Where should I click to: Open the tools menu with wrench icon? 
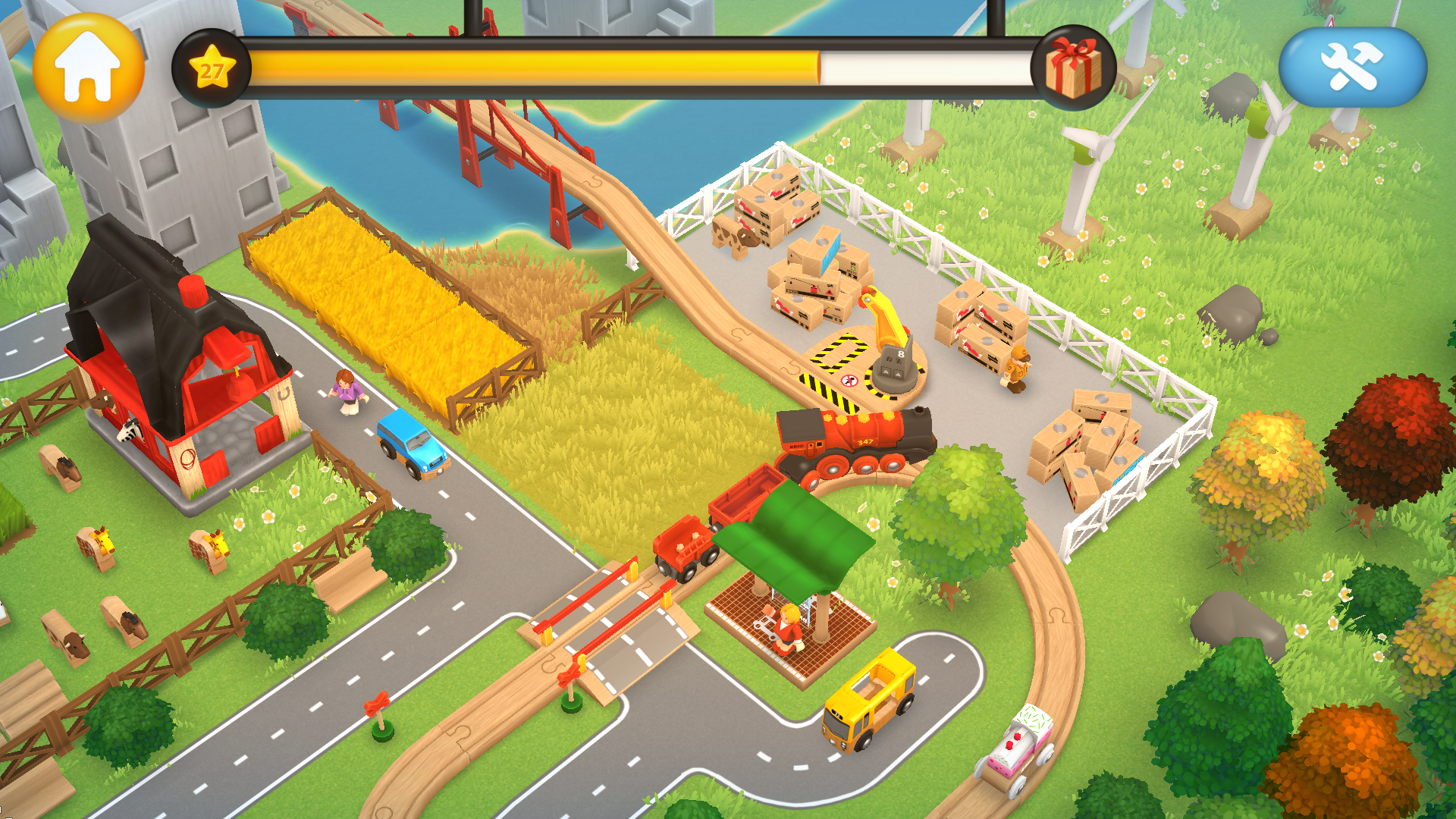(1357, 67)
